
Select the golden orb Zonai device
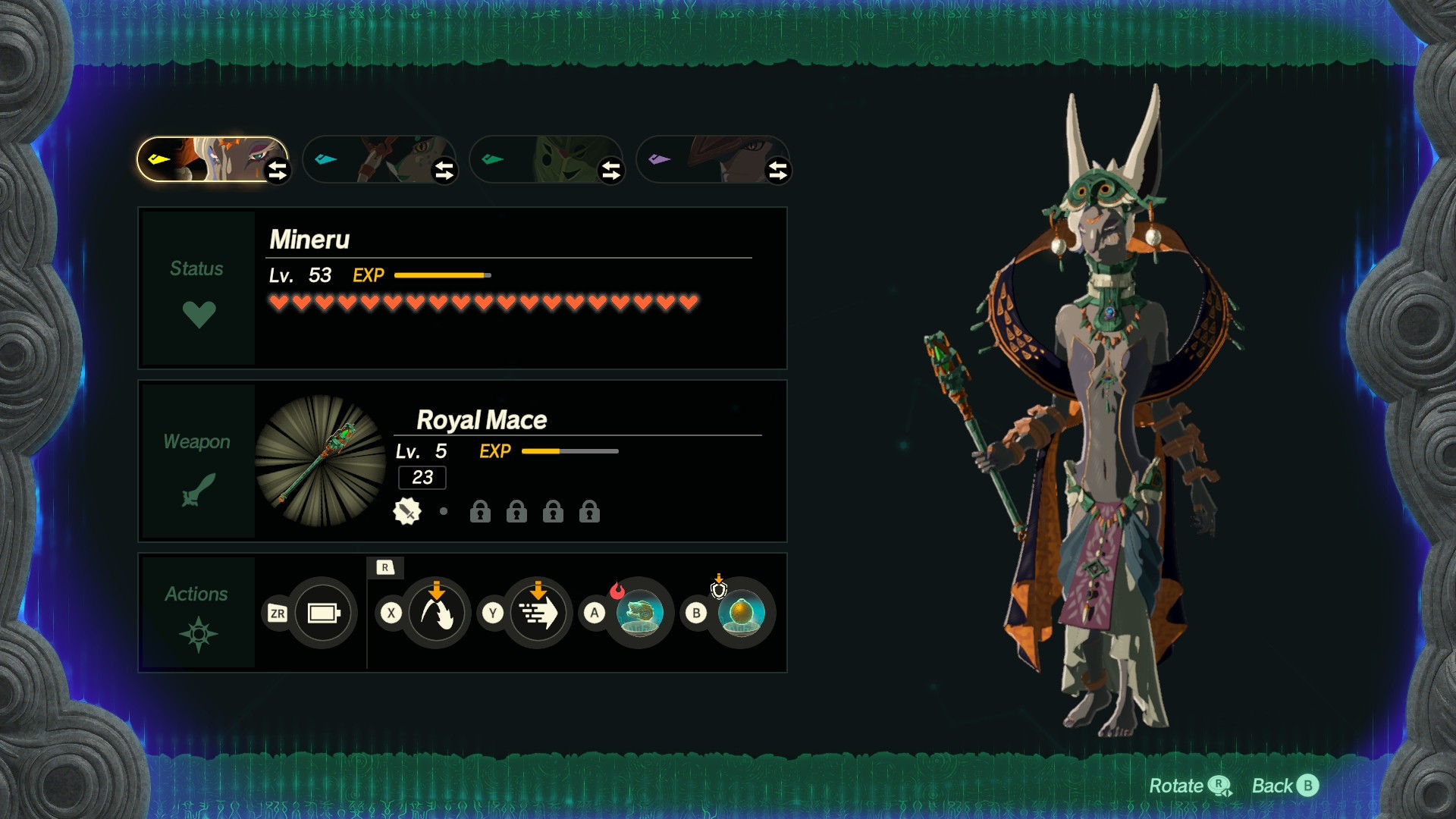(x=741, y=613)
